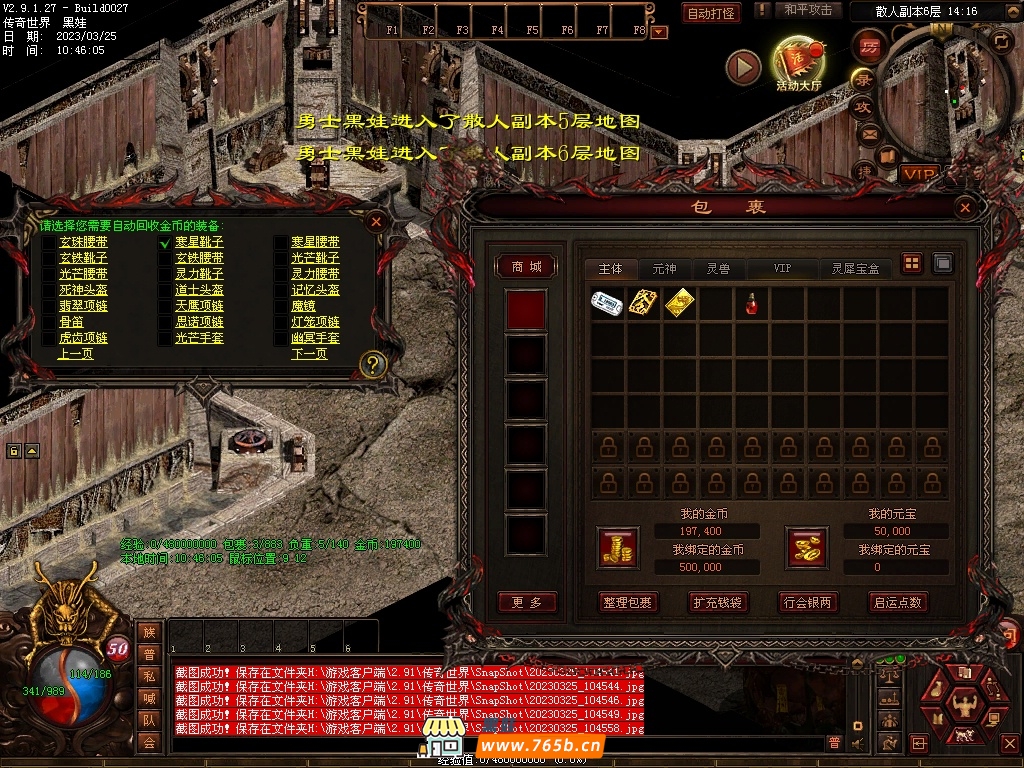Image resolution: width=1024 pixels, height=768 pixels.
Task: Select the red potion in the bag
Action: (752, 303)
